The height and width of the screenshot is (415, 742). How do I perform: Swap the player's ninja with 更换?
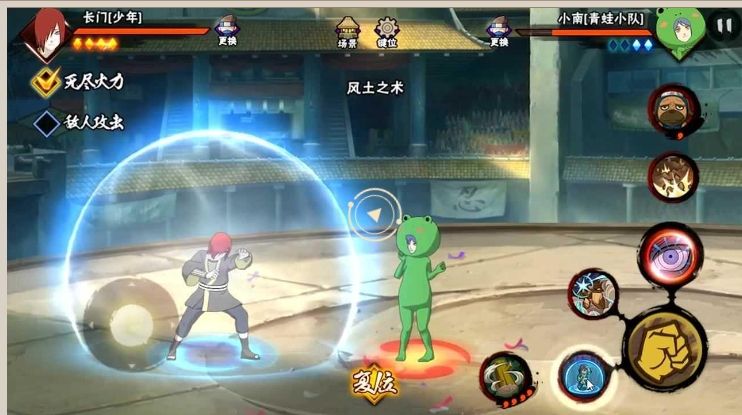point(227,31)
